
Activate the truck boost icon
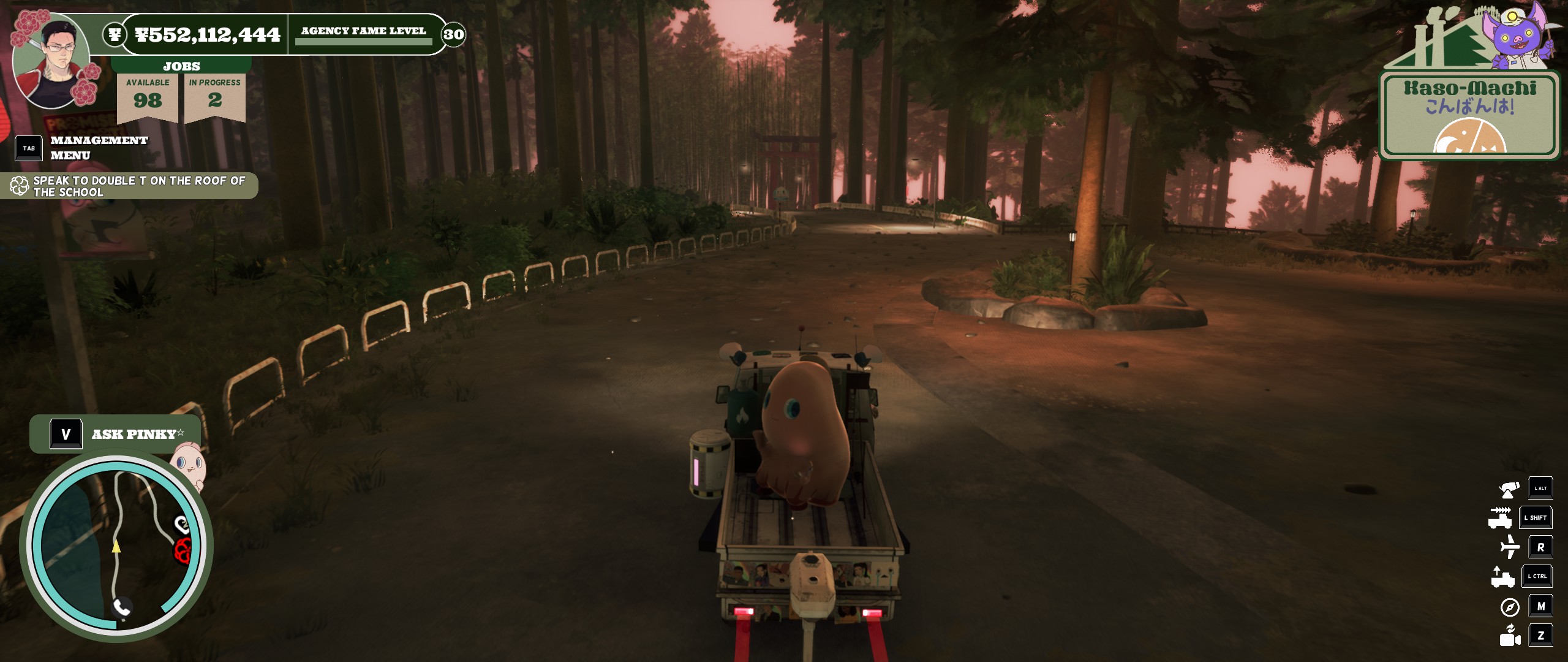(x=1501, y=518)
